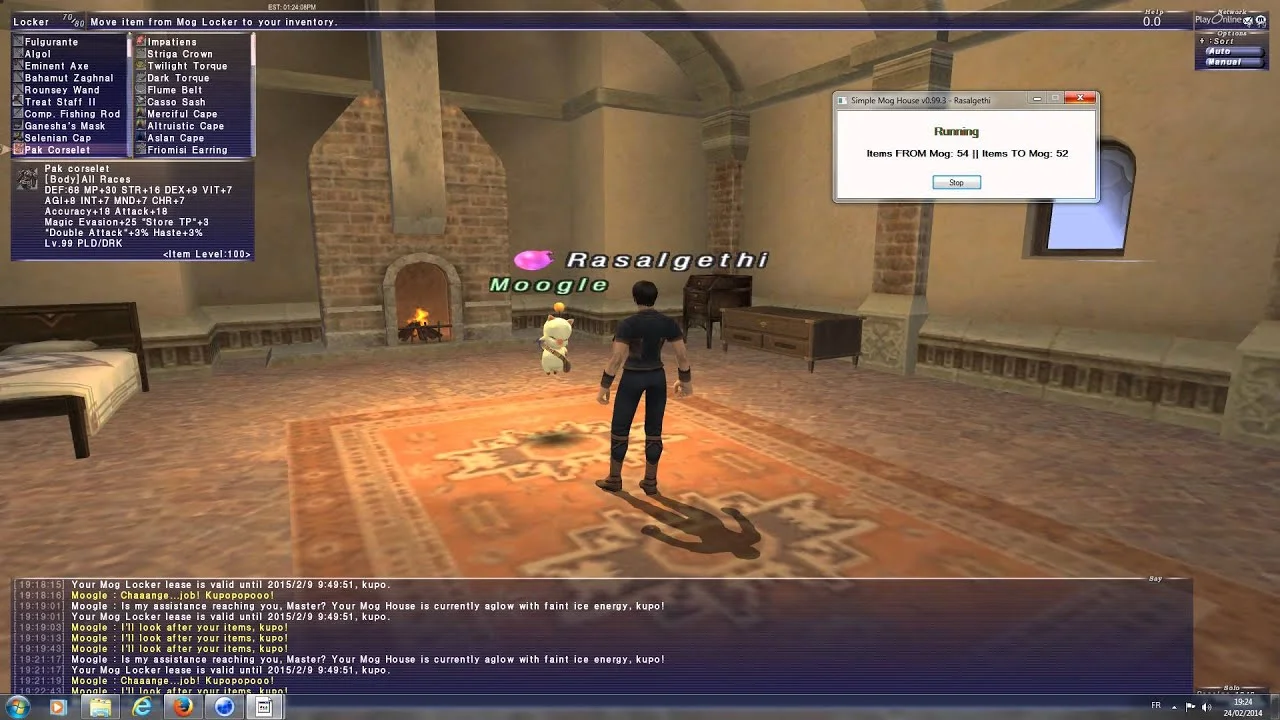Pick the Treat Staff II item
The image size is (1280, 720).
coord(60,102)
